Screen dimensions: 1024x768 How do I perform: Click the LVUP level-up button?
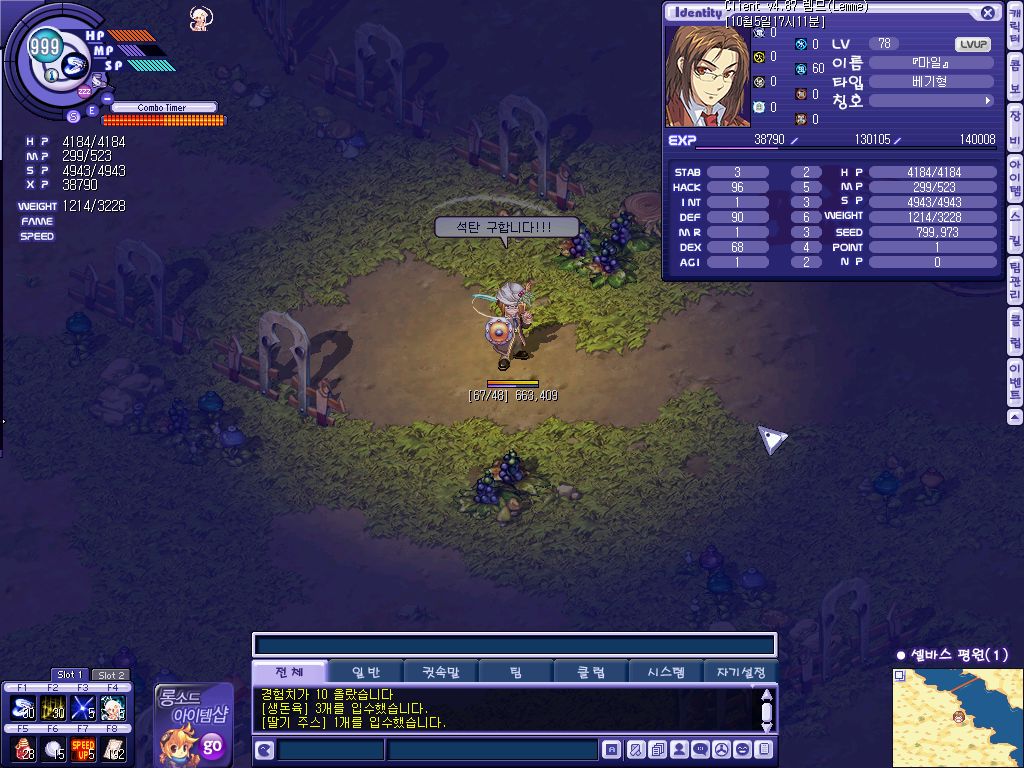tap(973, 44)
